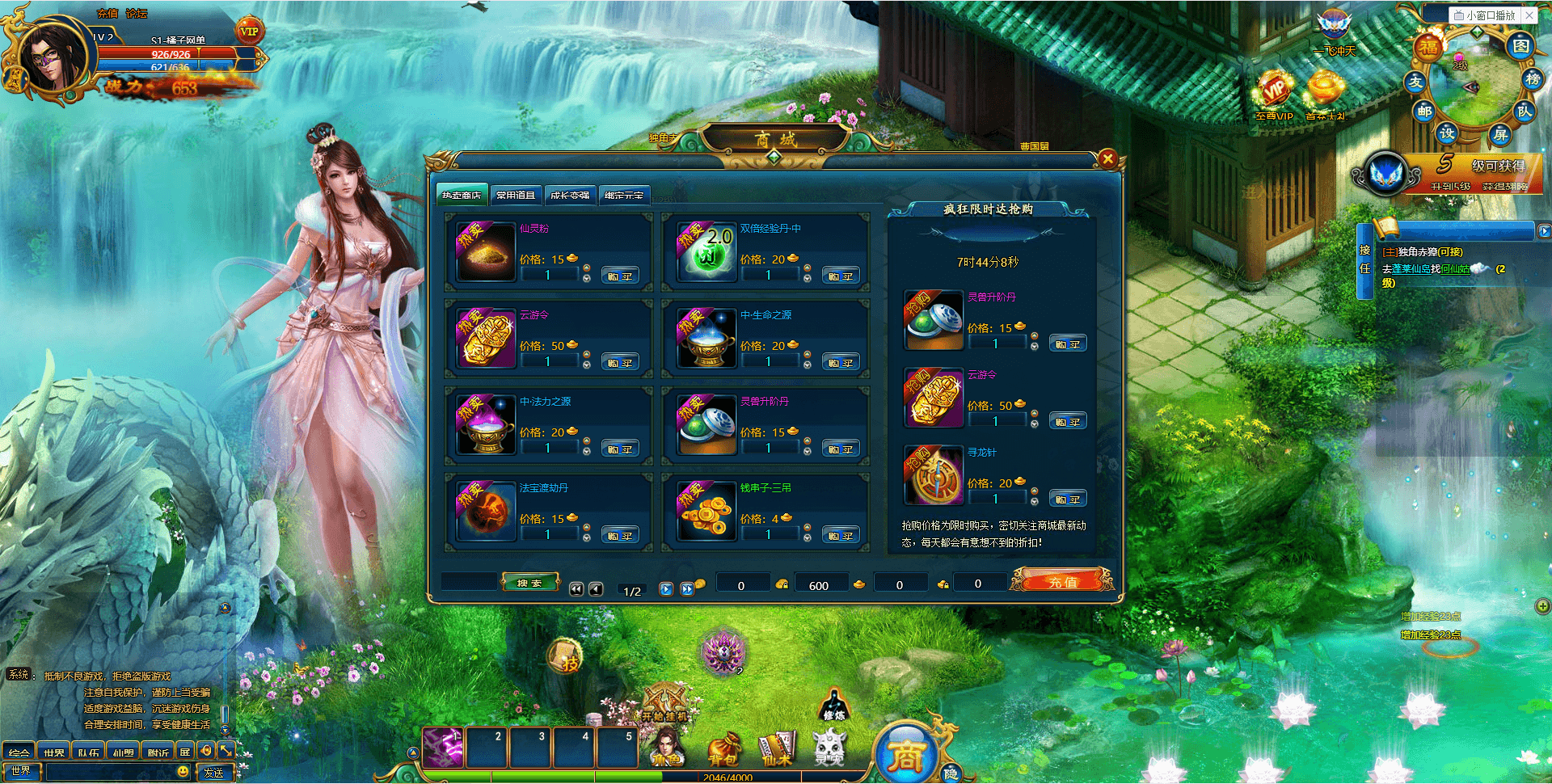Open the 成长变强 shop tab
The height and width of the screenshot is (784, 1552).
[570, 195]
